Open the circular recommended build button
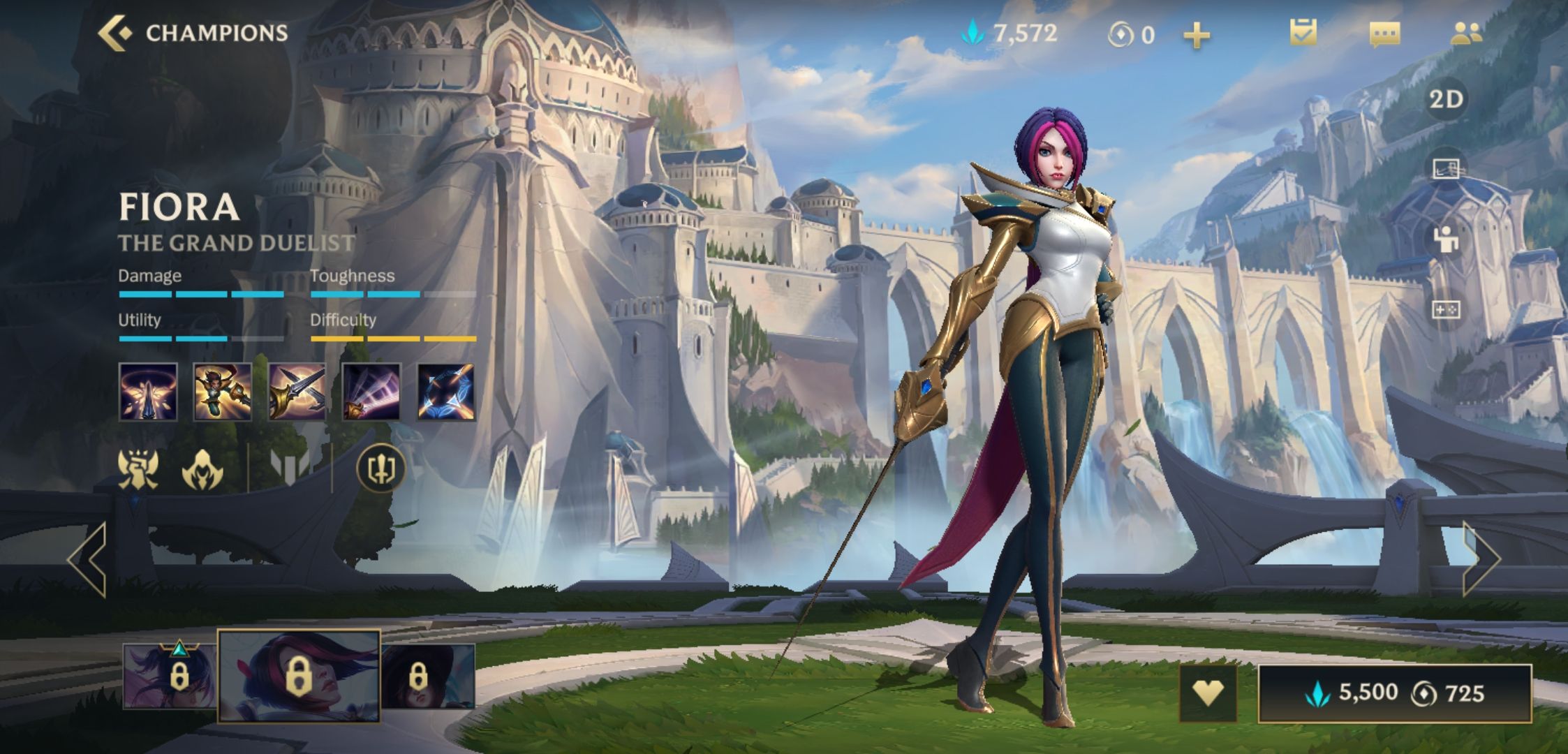Viewport: 1568px width, 754px height. pos(380,468)
